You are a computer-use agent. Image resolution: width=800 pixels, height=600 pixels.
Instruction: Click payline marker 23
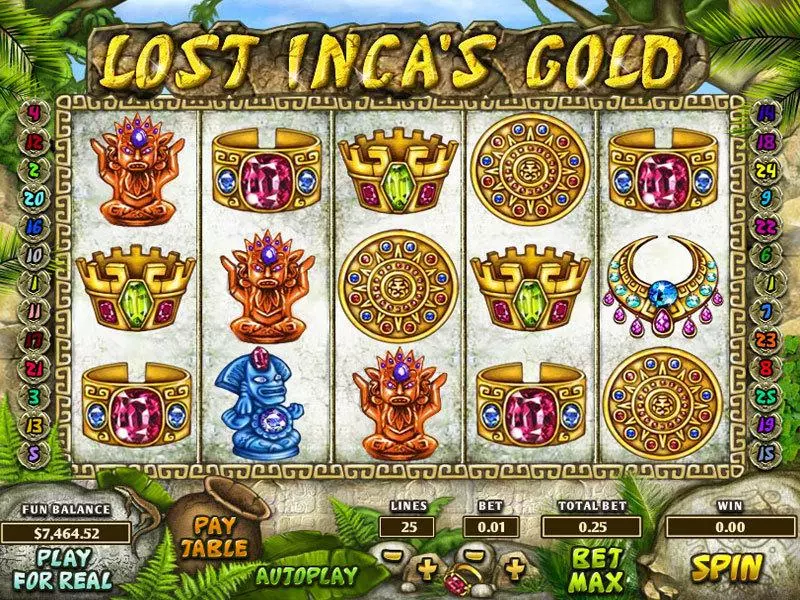click(765, 340)
